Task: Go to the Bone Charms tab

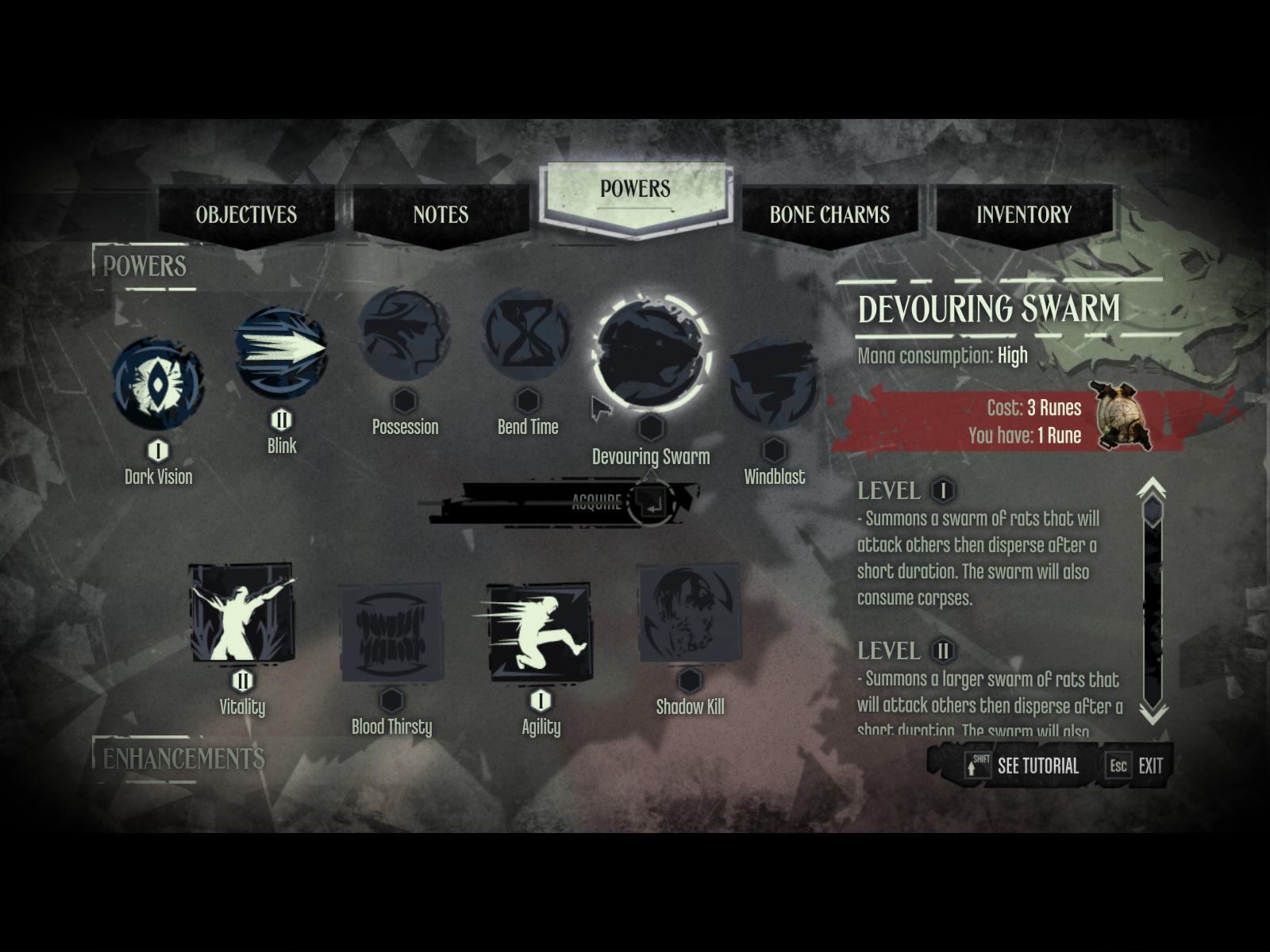Action: click(x=829, y=214)
